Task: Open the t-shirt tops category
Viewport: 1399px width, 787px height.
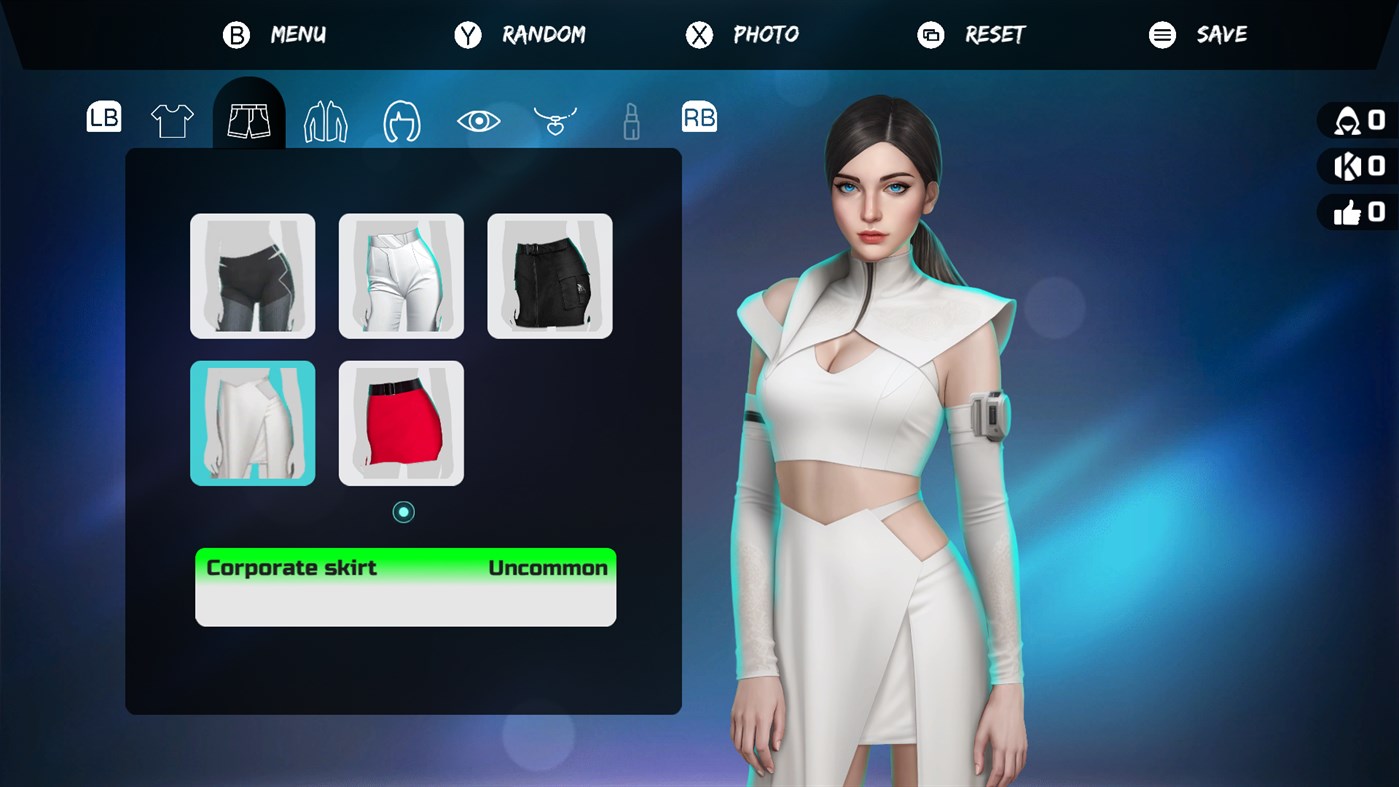Action: (172, 118)
